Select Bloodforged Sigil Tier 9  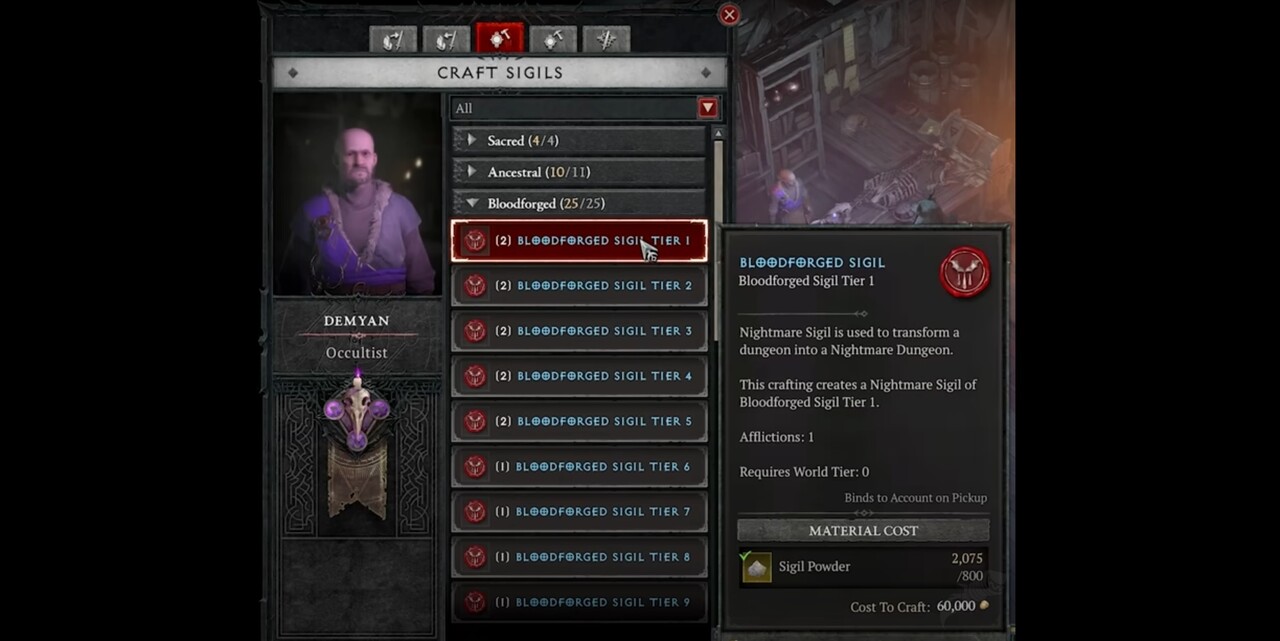pos(579,602)
